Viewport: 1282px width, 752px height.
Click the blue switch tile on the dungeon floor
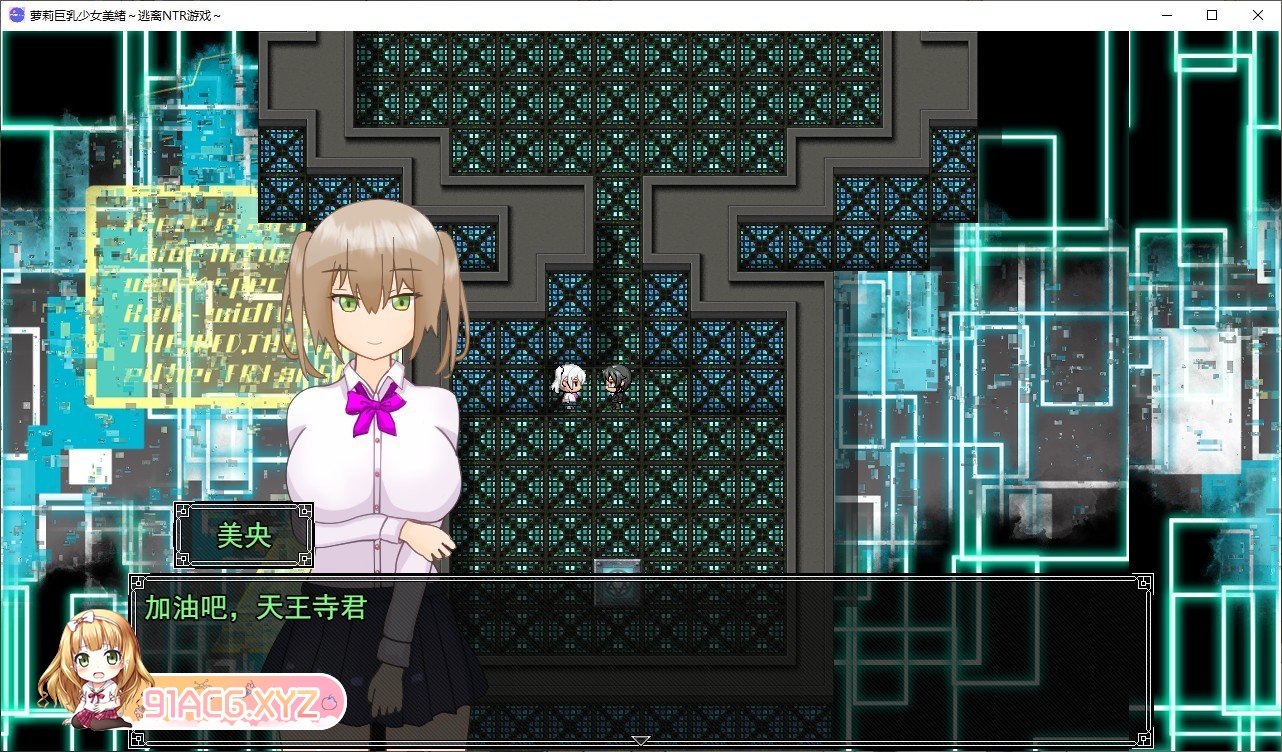(x=617, y=566)
